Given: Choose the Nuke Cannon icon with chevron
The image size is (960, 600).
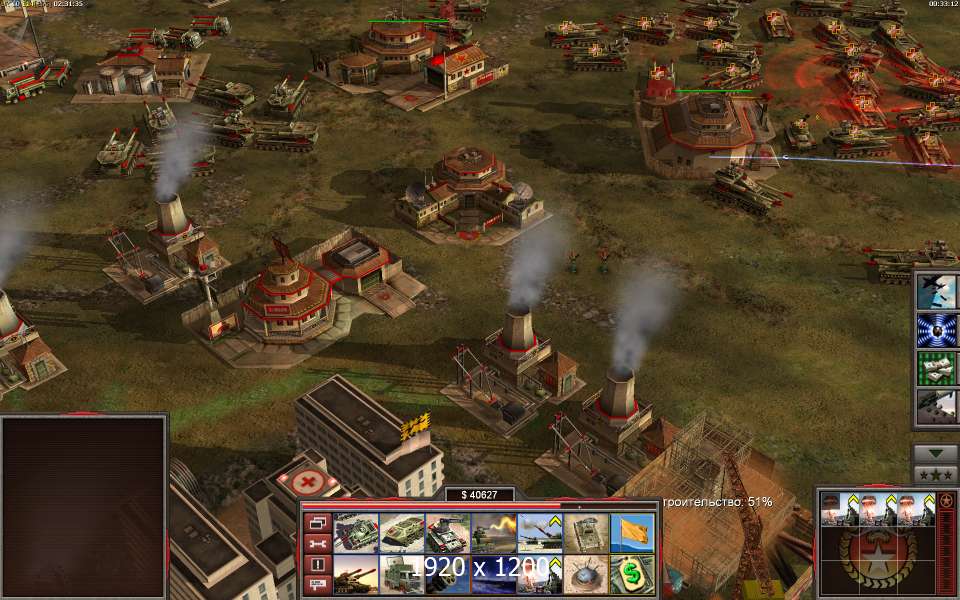Looking at the screenshot, I should 539,533.
